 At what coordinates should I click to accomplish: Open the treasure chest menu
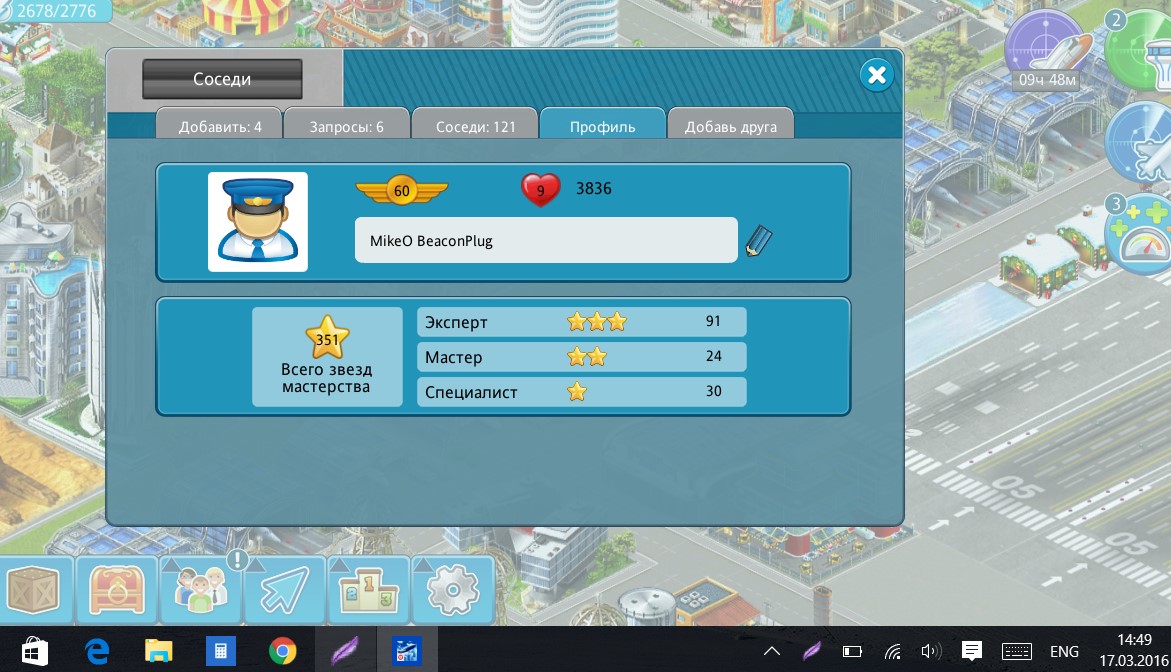pyautogui.click(x=118, y=591)
